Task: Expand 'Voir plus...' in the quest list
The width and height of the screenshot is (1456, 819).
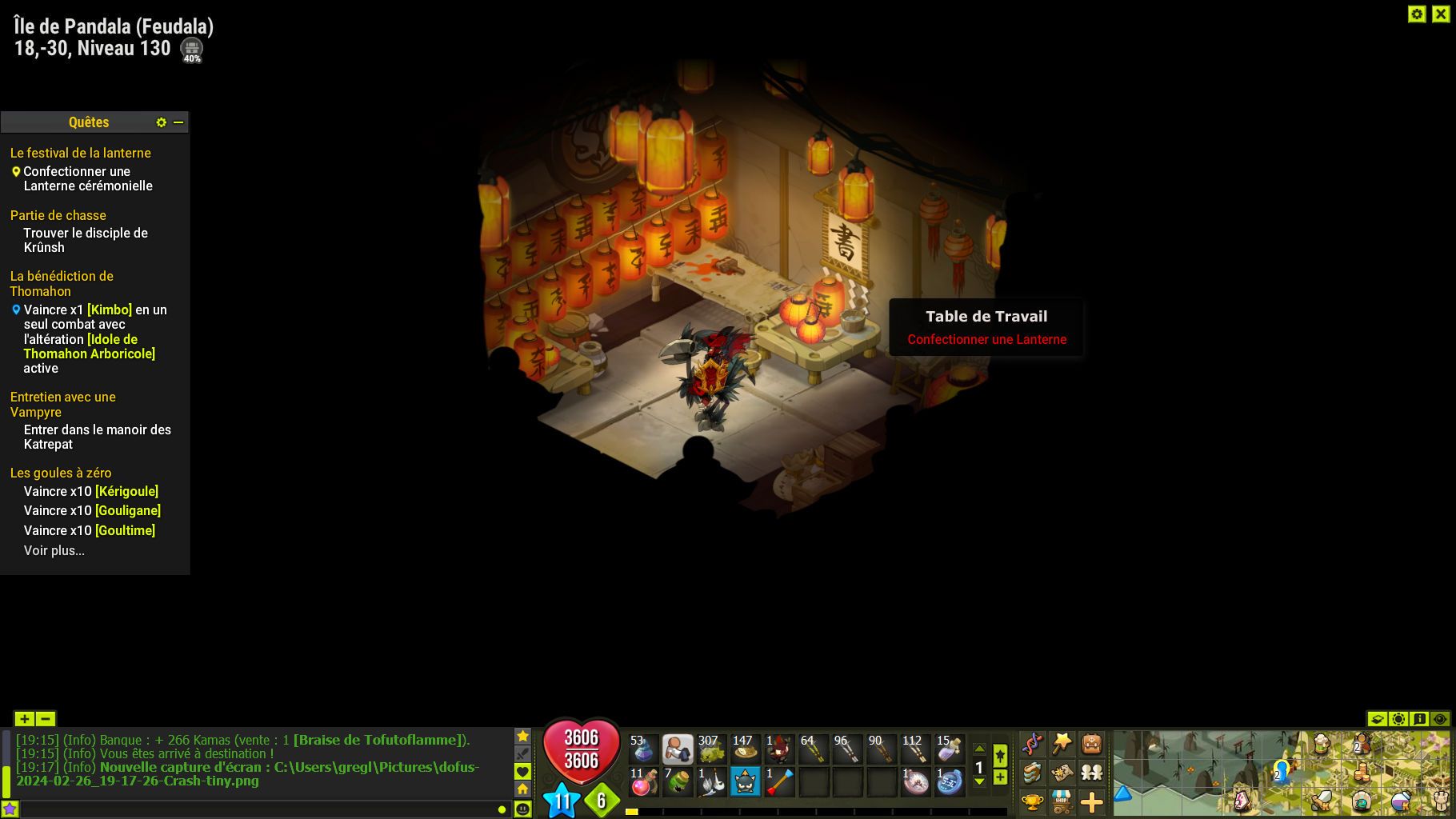Action: [54, 550]
